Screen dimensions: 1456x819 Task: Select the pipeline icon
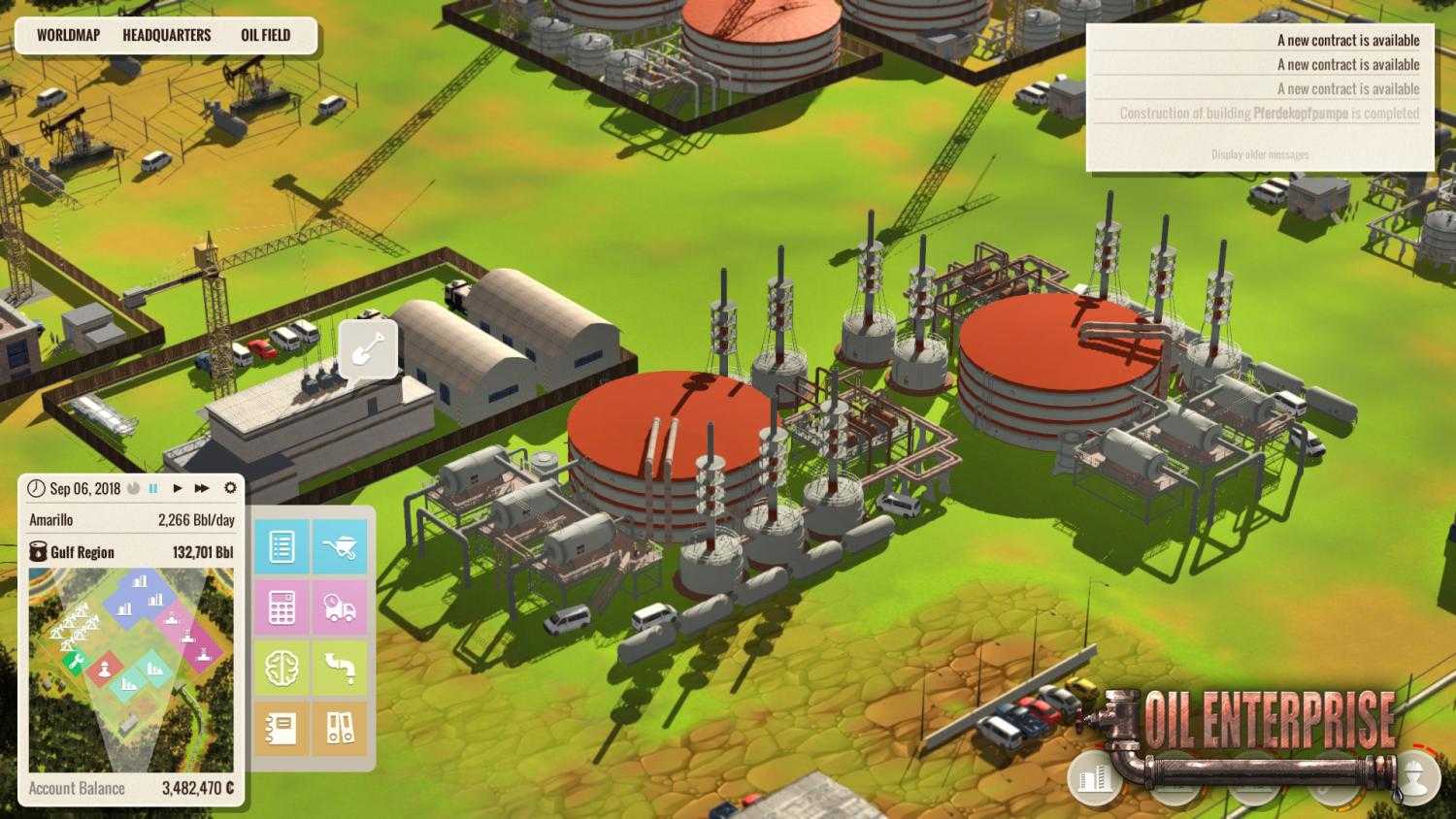click(x=342, y=668)
